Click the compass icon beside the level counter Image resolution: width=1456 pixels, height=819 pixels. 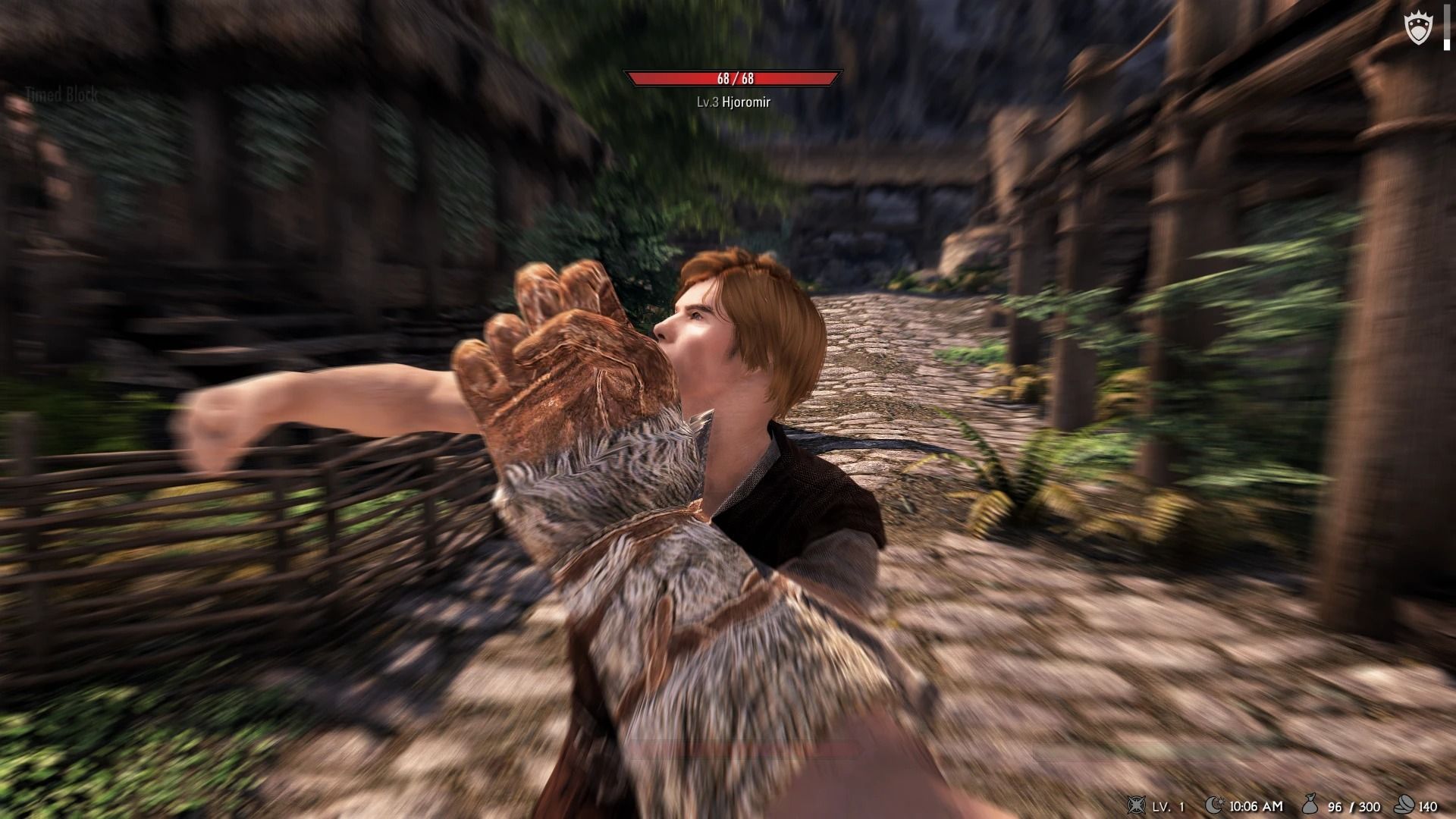[1136, 806]
